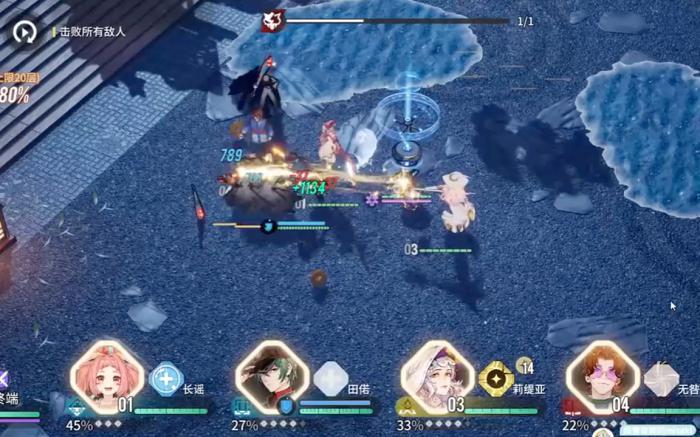The height and width of the screenshot is (437, 700).
Task: Open the 击败所有敌人 objective tracker
Action: (x=92, y=32)
